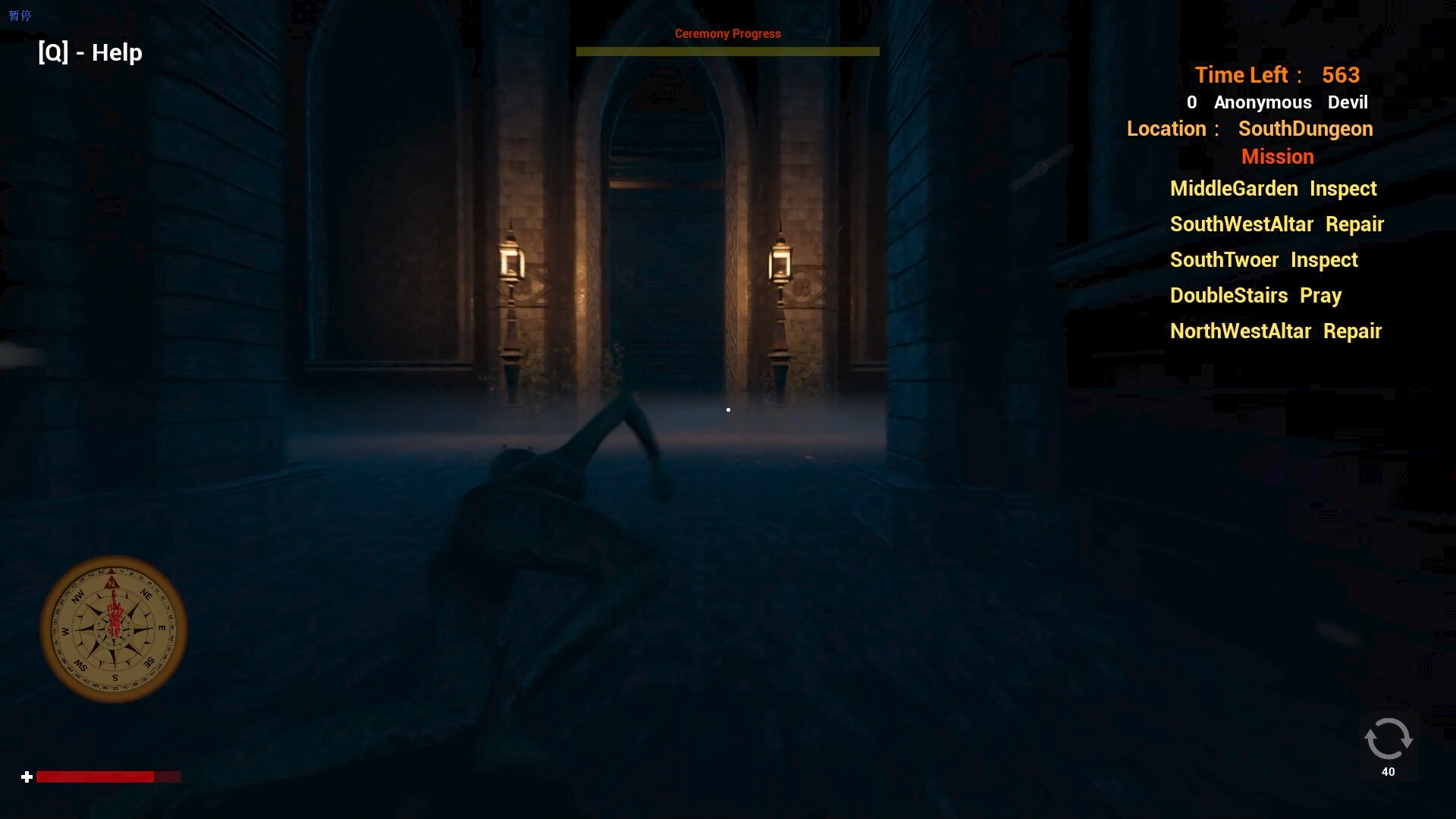Select the reload icon above the ammo count
The image size is (1456, 819).
coord(1388,739)
